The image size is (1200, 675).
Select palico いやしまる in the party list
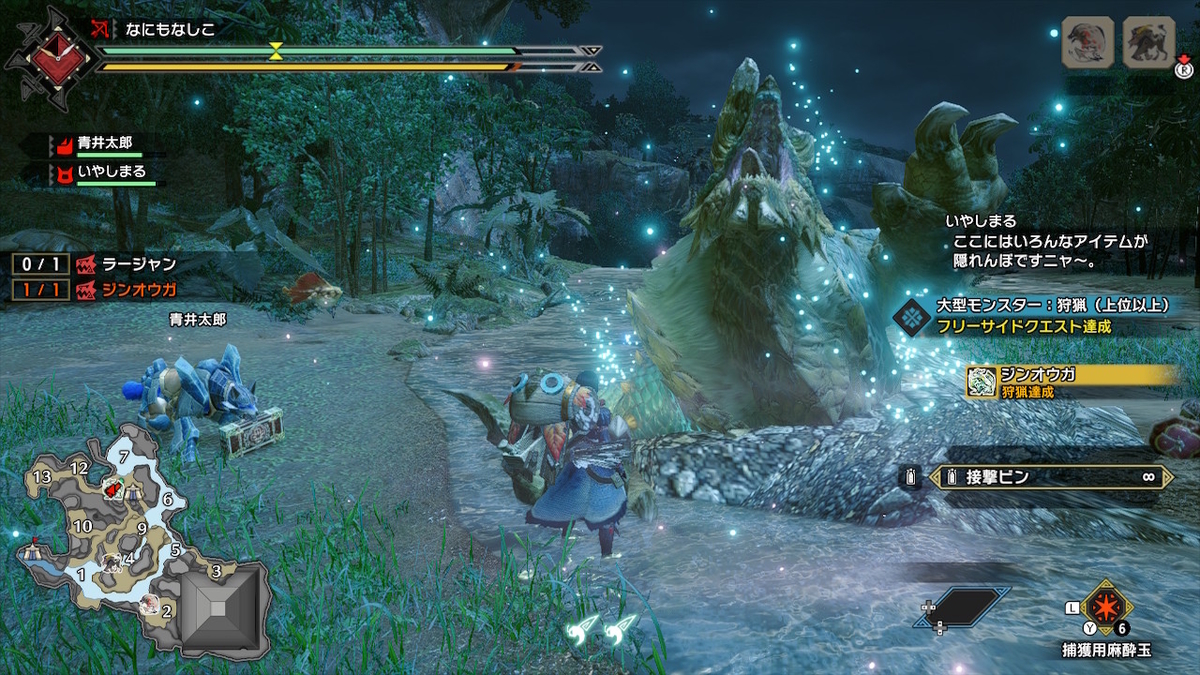pyautogui.click(x=100, y=171)
